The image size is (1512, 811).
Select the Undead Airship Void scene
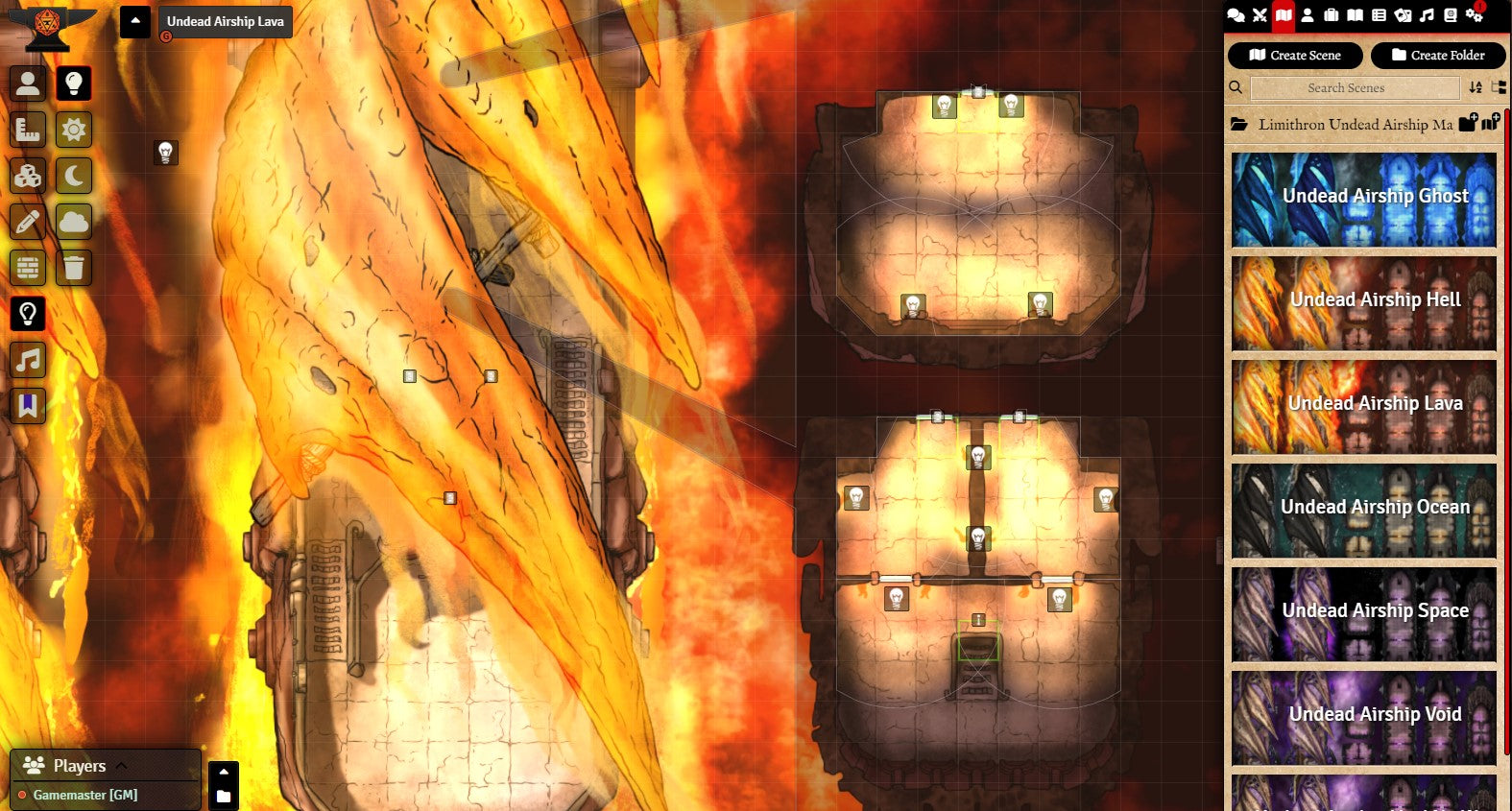point(1364,718)
